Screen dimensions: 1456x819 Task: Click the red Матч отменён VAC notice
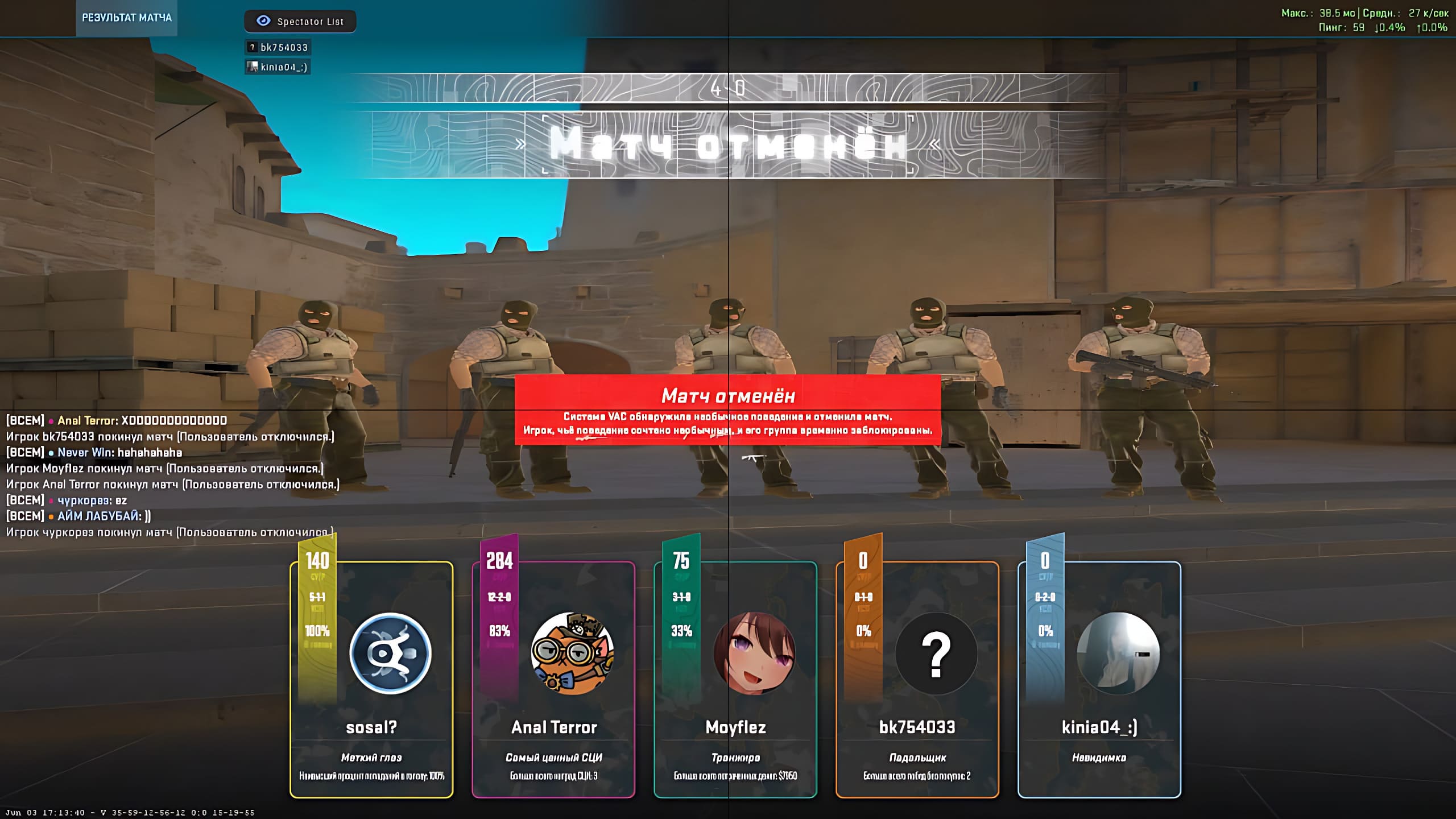727,409
